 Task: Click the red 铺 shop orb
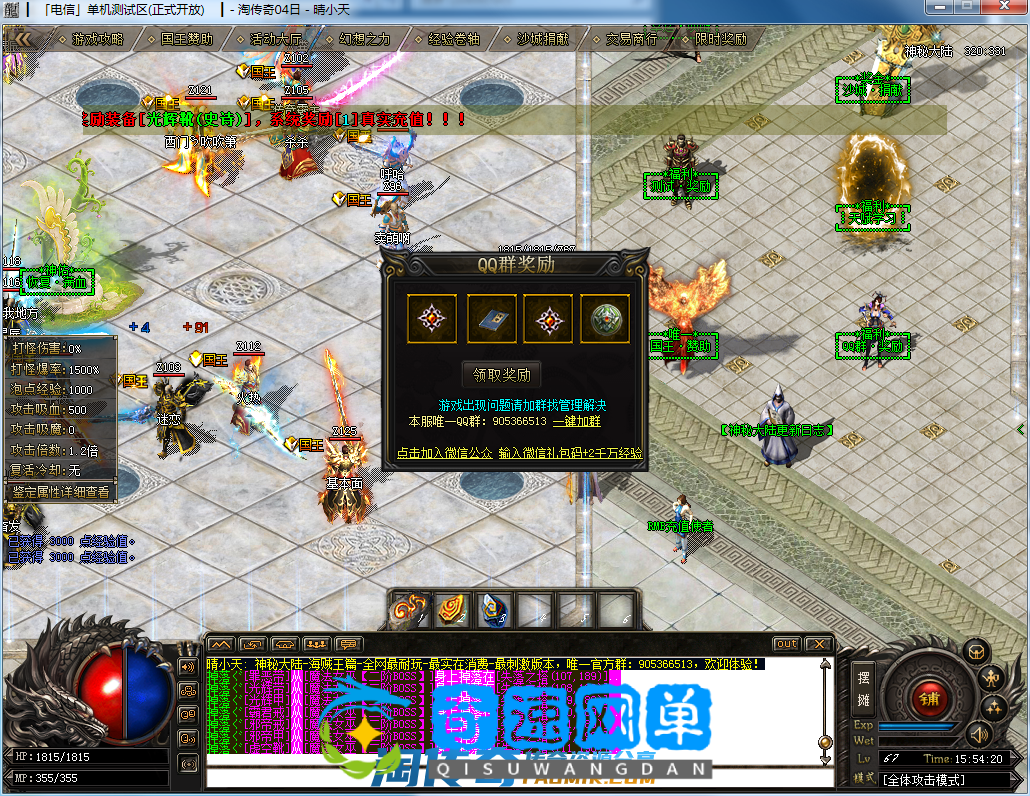929,699
